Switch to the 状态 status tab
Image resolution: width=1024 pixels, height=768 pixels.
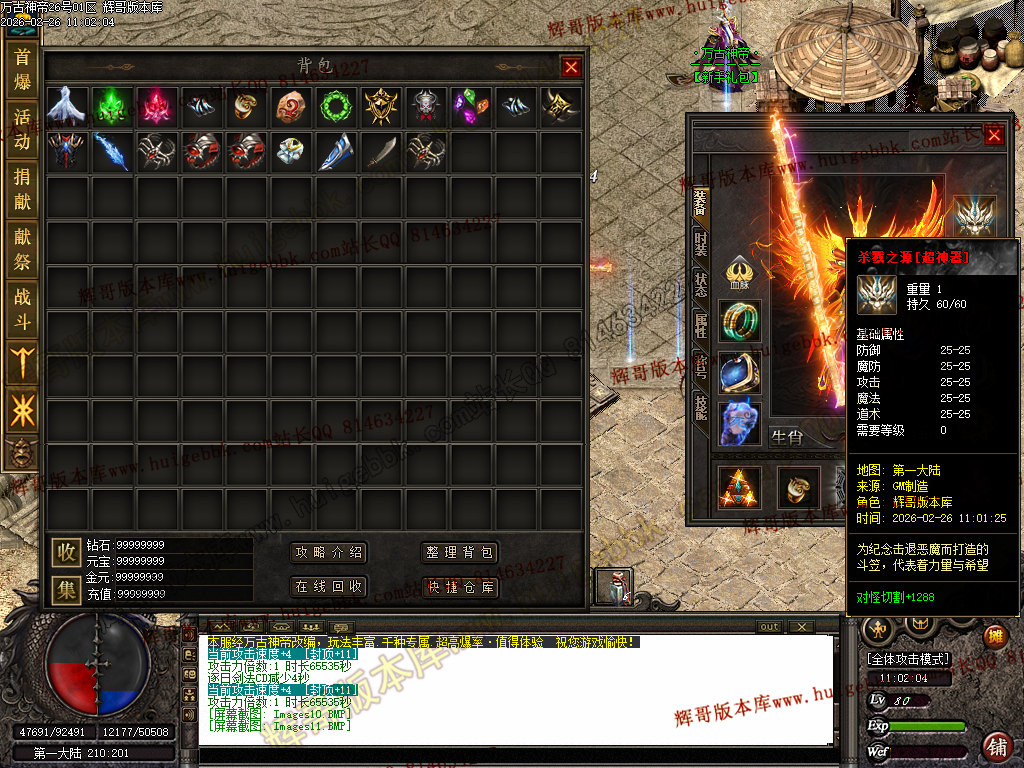coord(701,283)
